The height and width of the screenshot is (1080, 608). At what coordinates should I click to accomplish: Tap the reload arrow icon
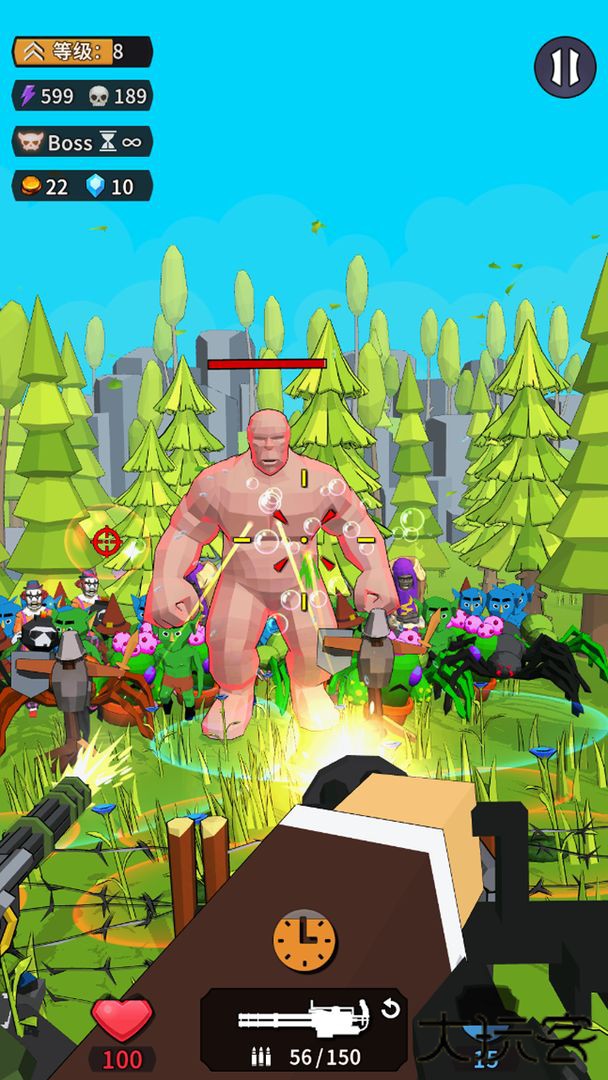390,1008
